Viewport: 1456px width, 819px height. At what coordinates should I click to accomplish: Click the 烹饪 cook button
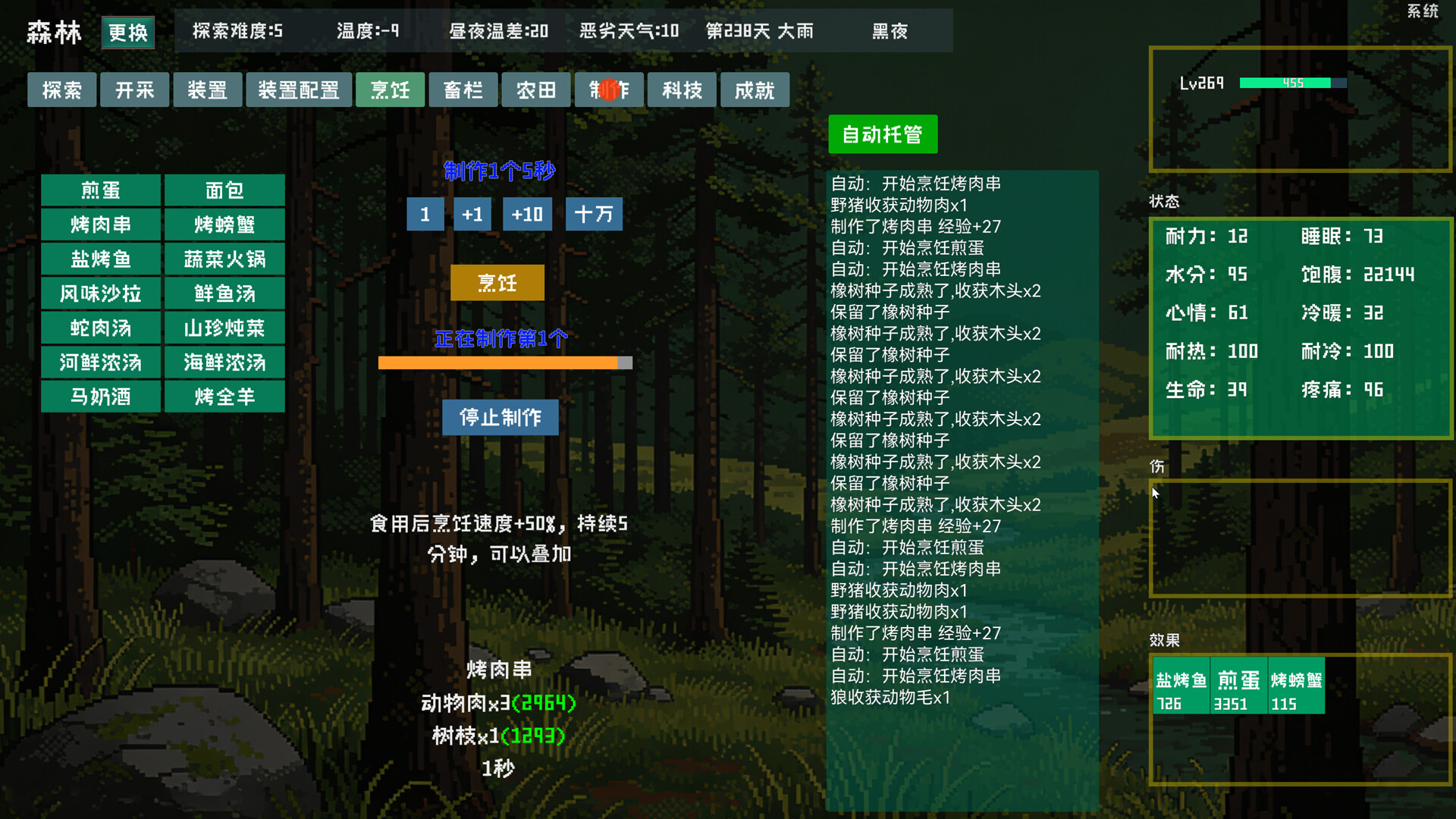pos(497,282)
